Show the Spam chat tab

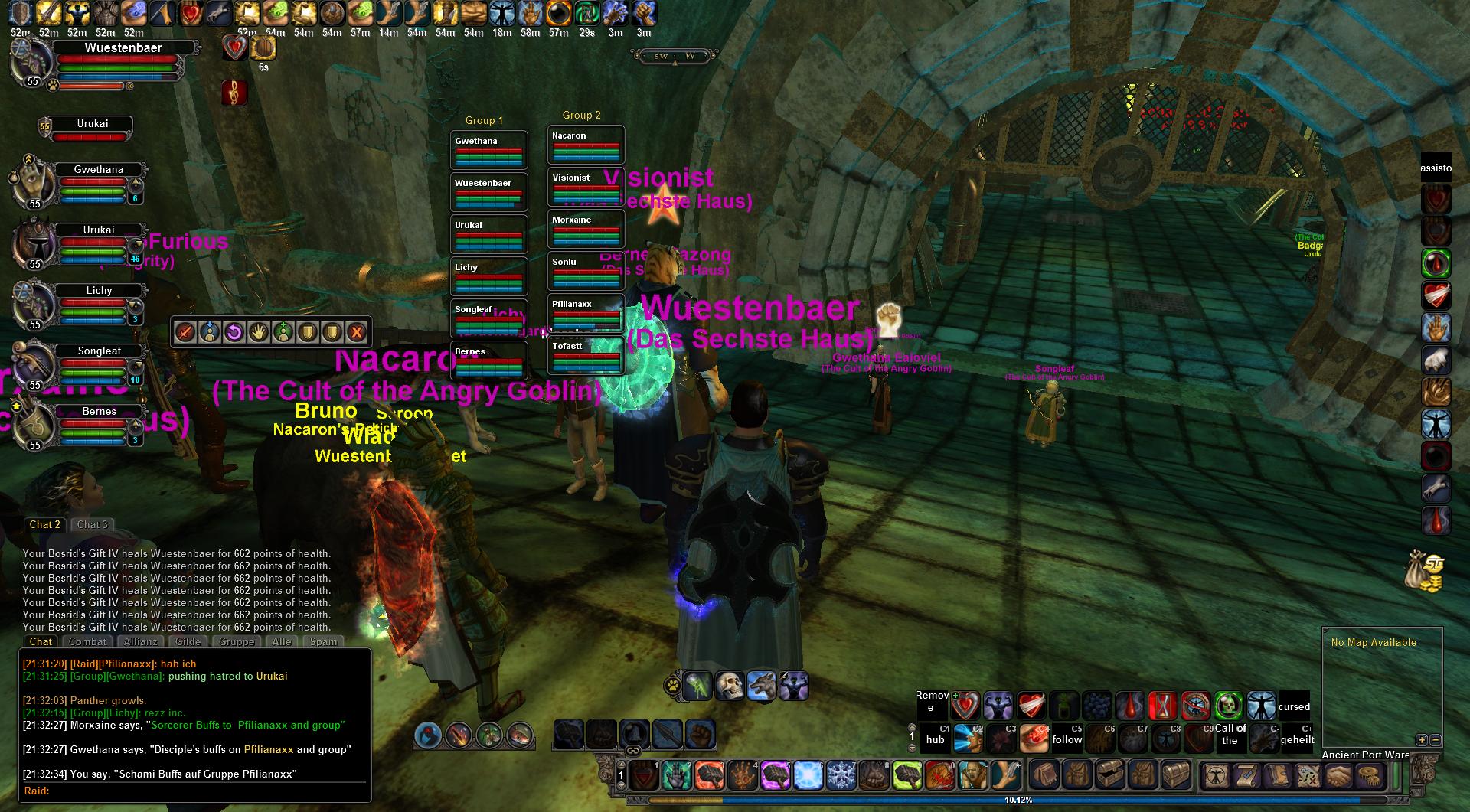coord(323,641)
